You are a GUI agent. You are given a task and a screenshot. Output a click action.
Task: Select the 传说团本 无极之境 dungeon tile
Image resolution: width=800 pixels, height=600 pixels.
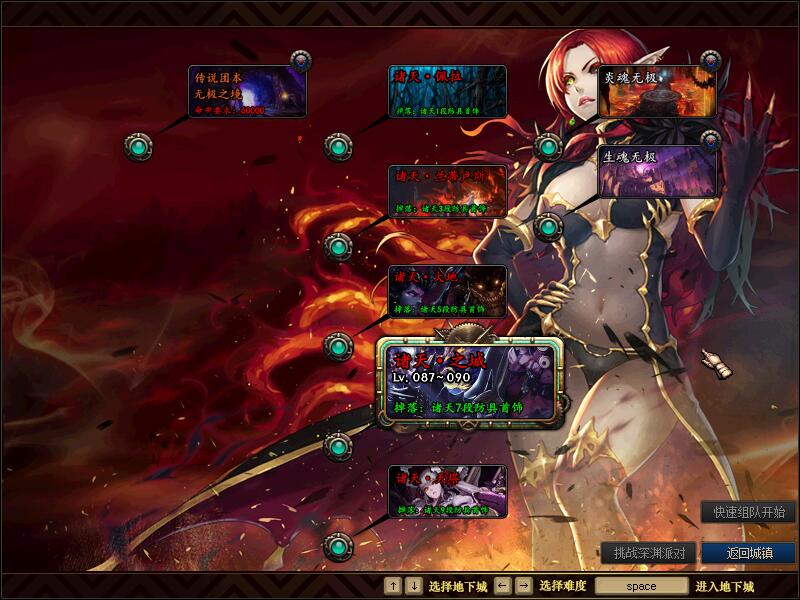coord(246,92)
